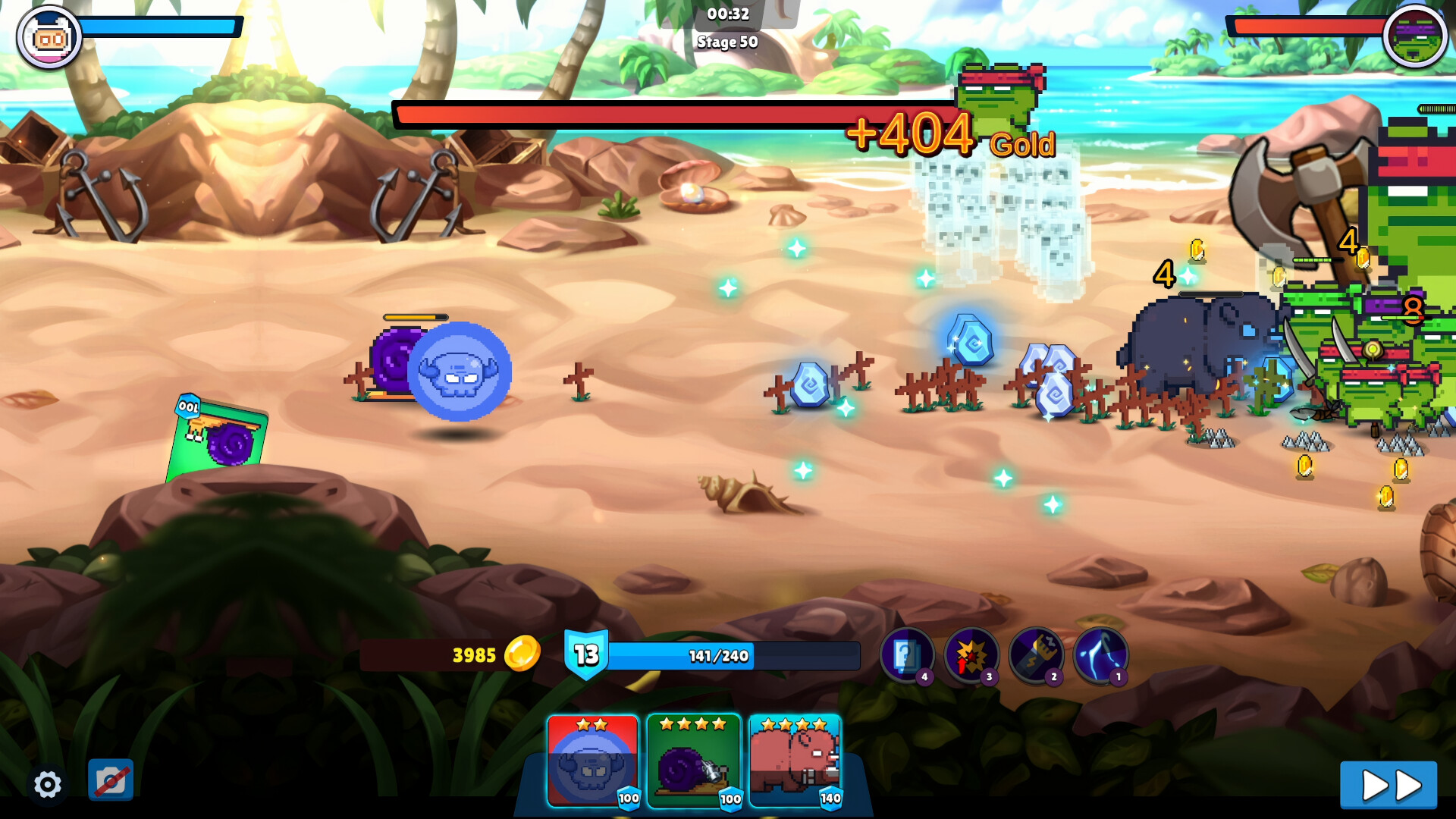Image resolution: width=1456 pixels, height=819 pixels.
Task: Click the gold coin currency icon
Action: [522, 654]
